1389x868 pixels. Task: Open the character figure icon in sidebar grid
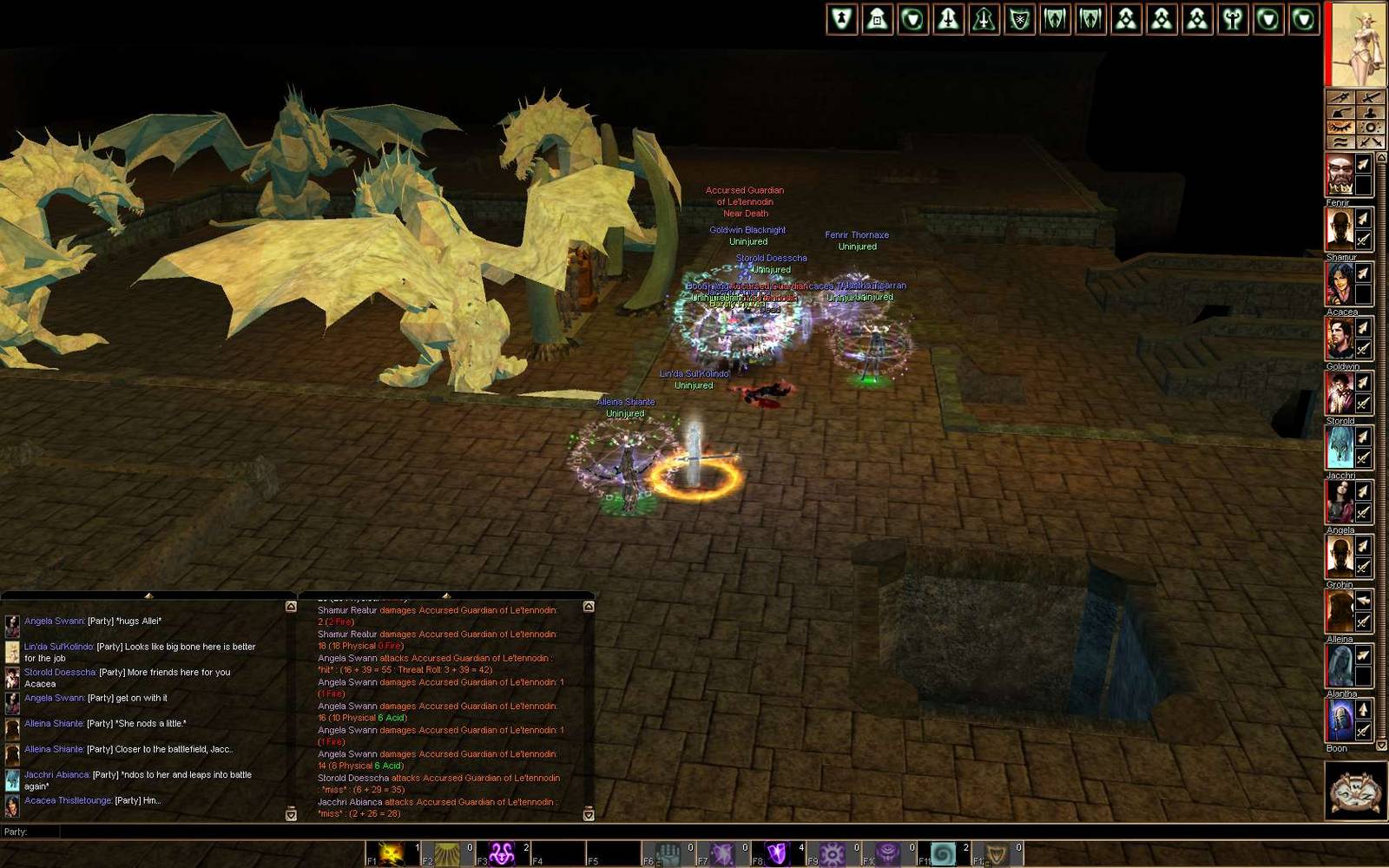[1372, 113]
